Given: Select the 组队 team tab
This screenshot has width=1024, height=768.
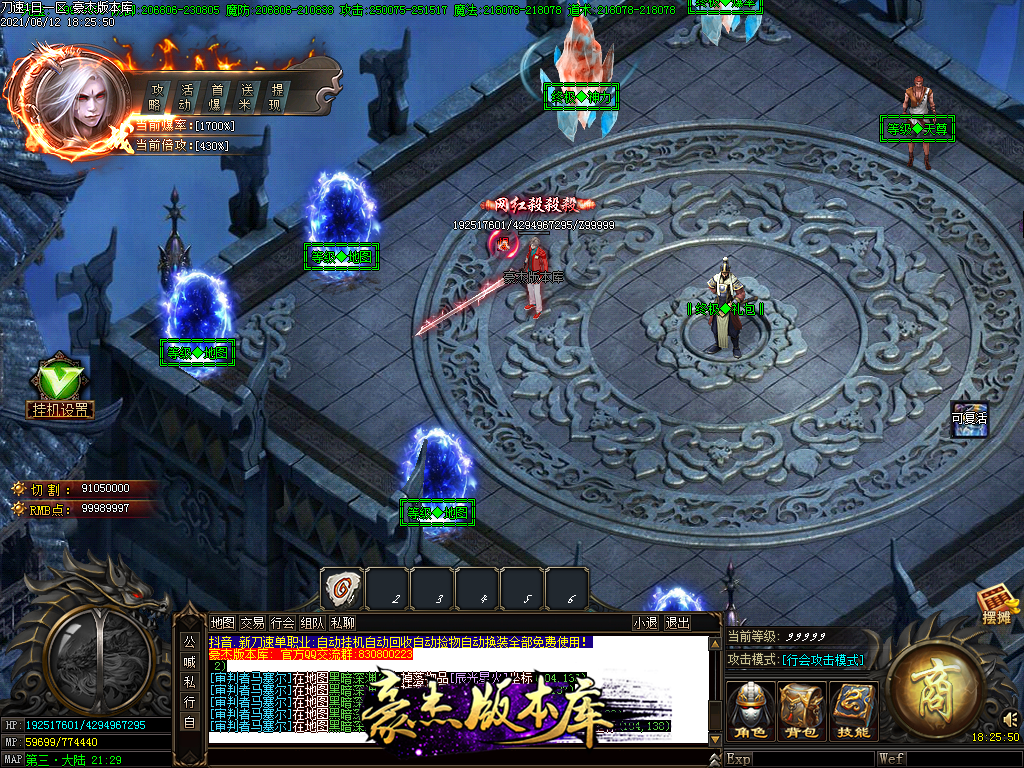Looking at the screenshot, I should [312, 622].
